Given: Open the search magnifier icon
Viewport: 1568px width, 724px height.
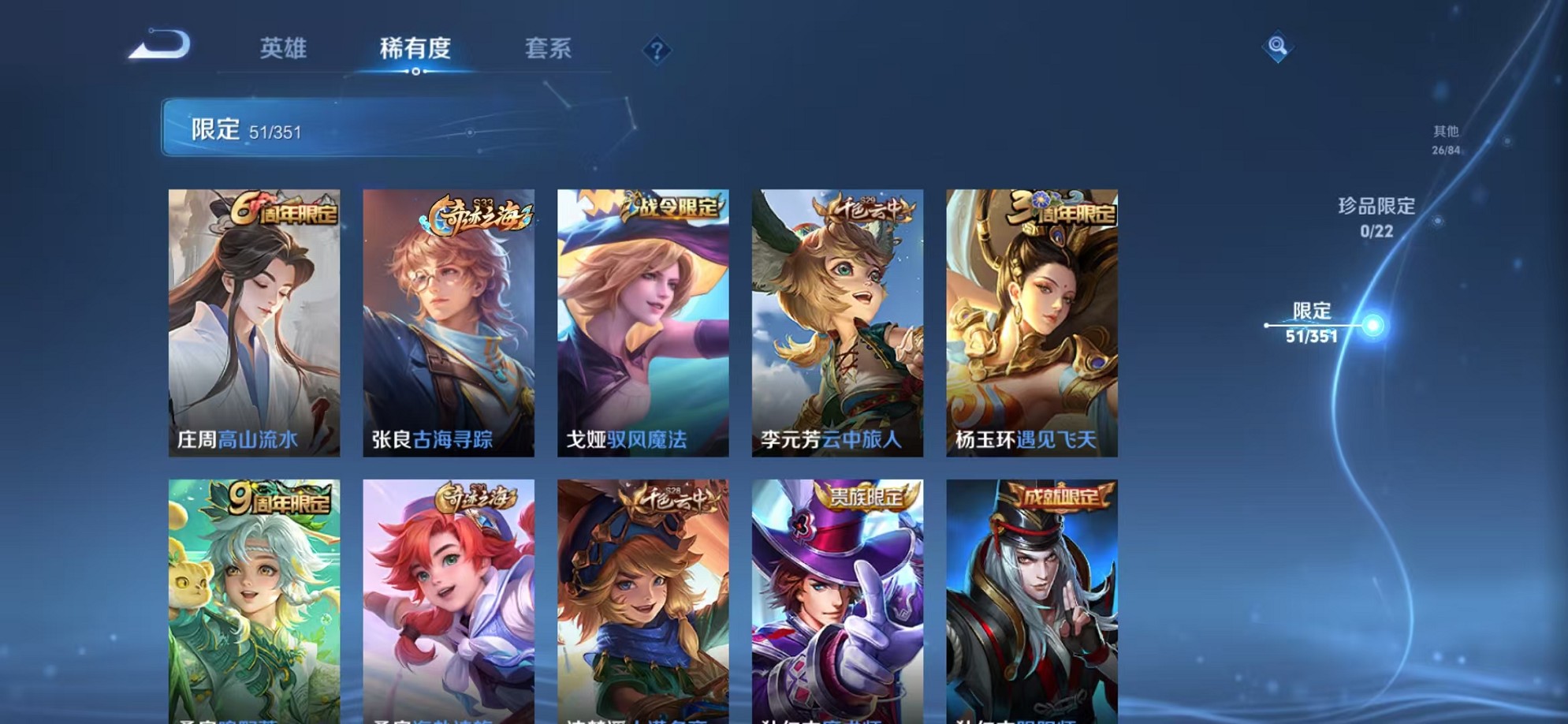Looking at the screenshot, I should [x=1277, y=49].
